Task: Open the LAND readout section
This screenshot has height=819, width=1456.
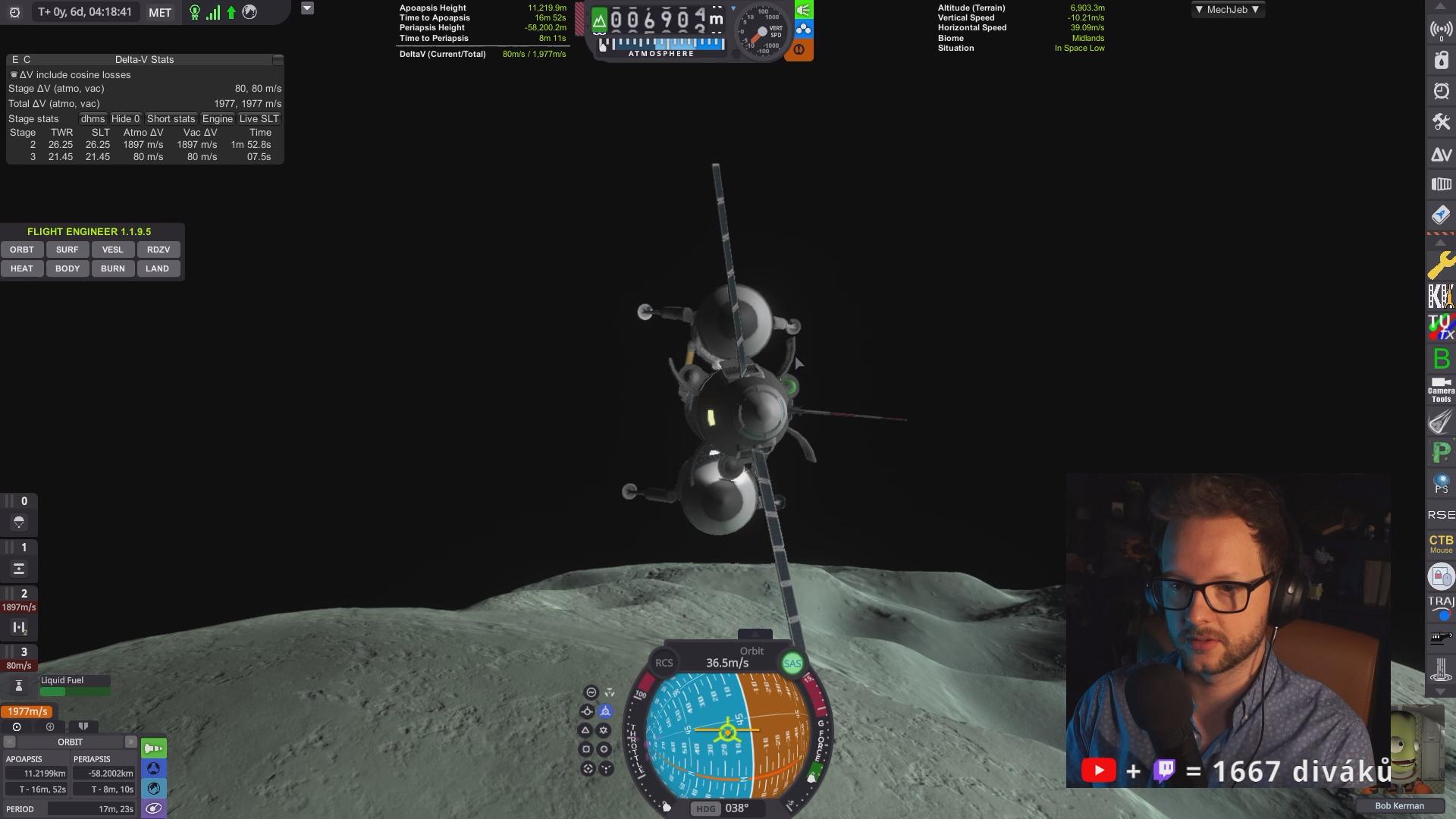Action: [158, 268]
